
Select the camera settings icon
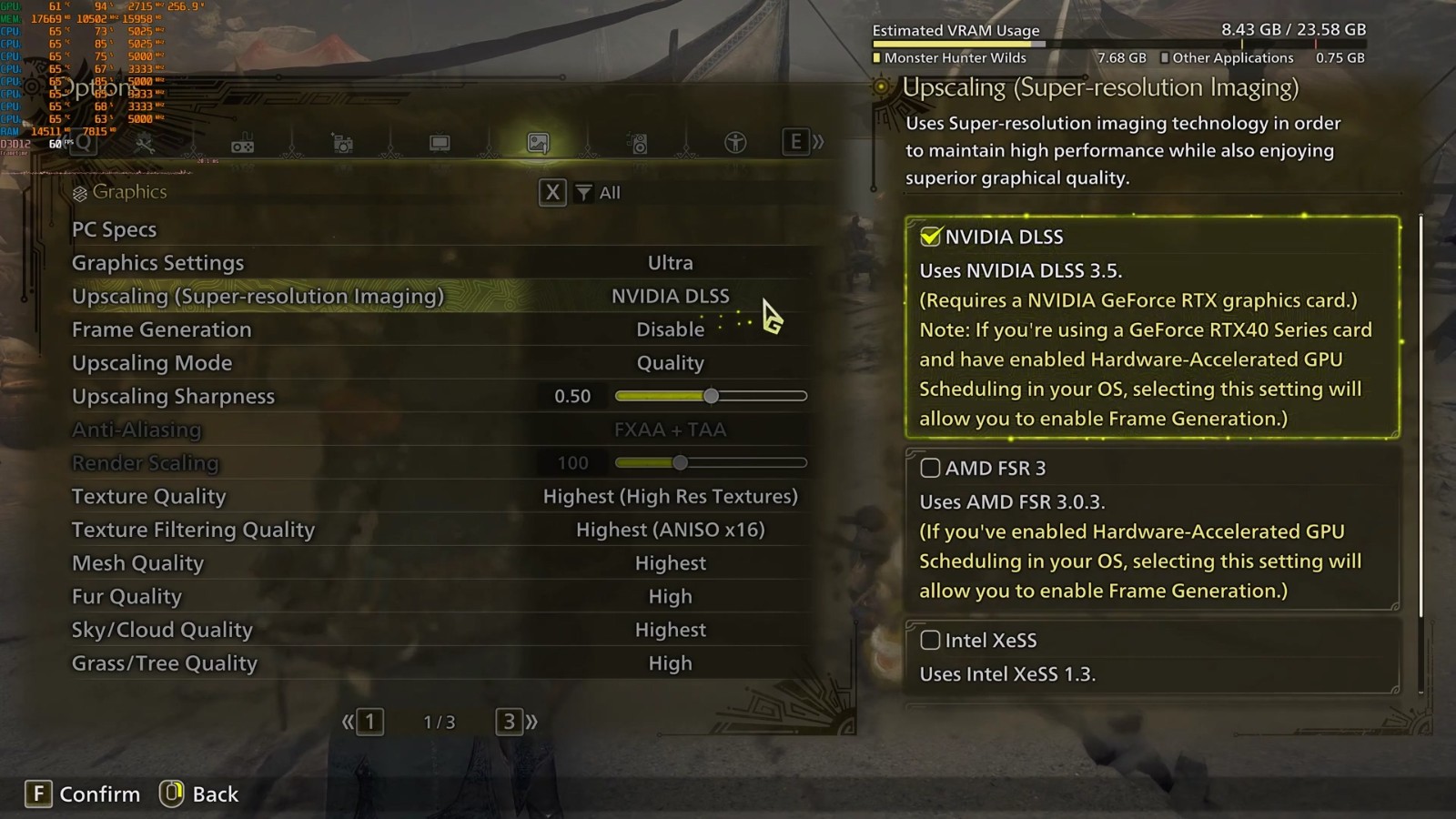tap(341, 142)
